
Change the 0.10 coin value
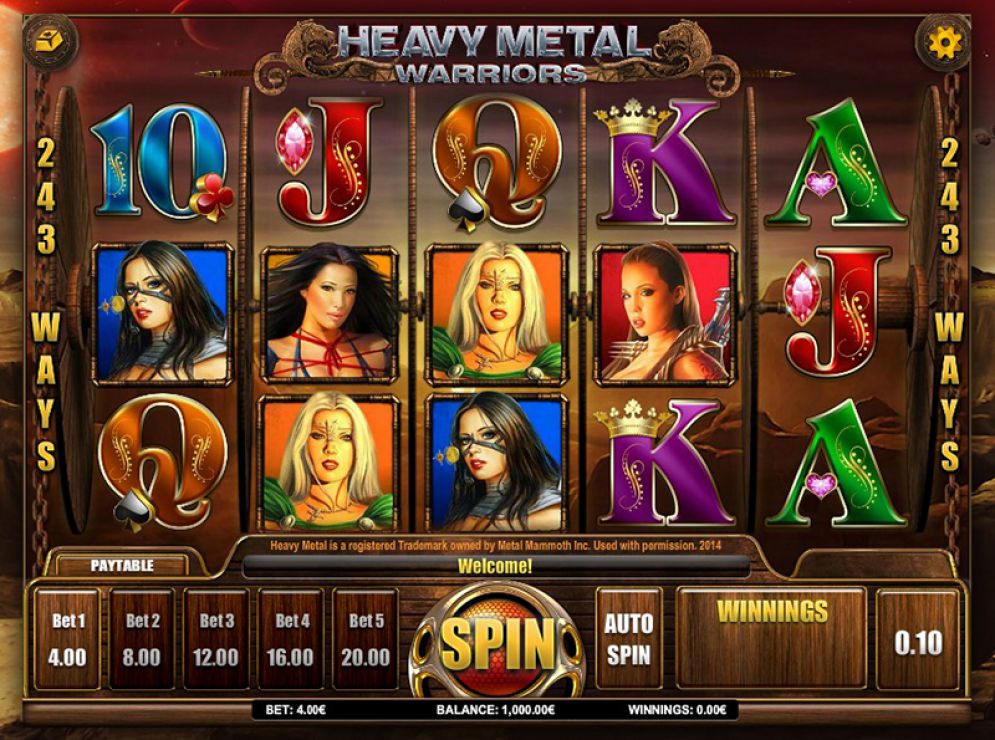tap(917, 641)
